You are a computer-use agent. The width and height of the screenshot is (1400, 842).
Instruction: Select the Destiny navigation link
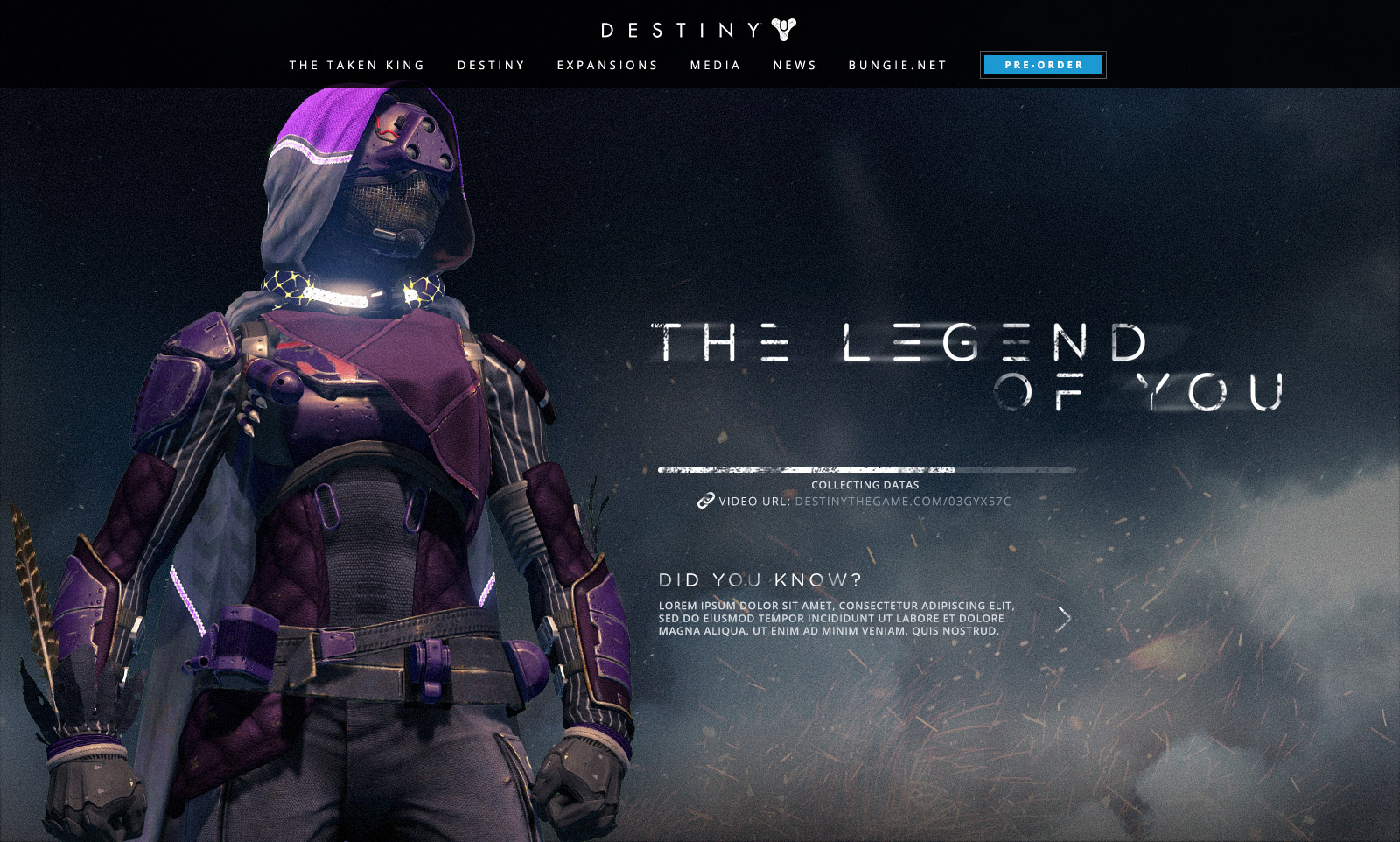coord(491,66)
